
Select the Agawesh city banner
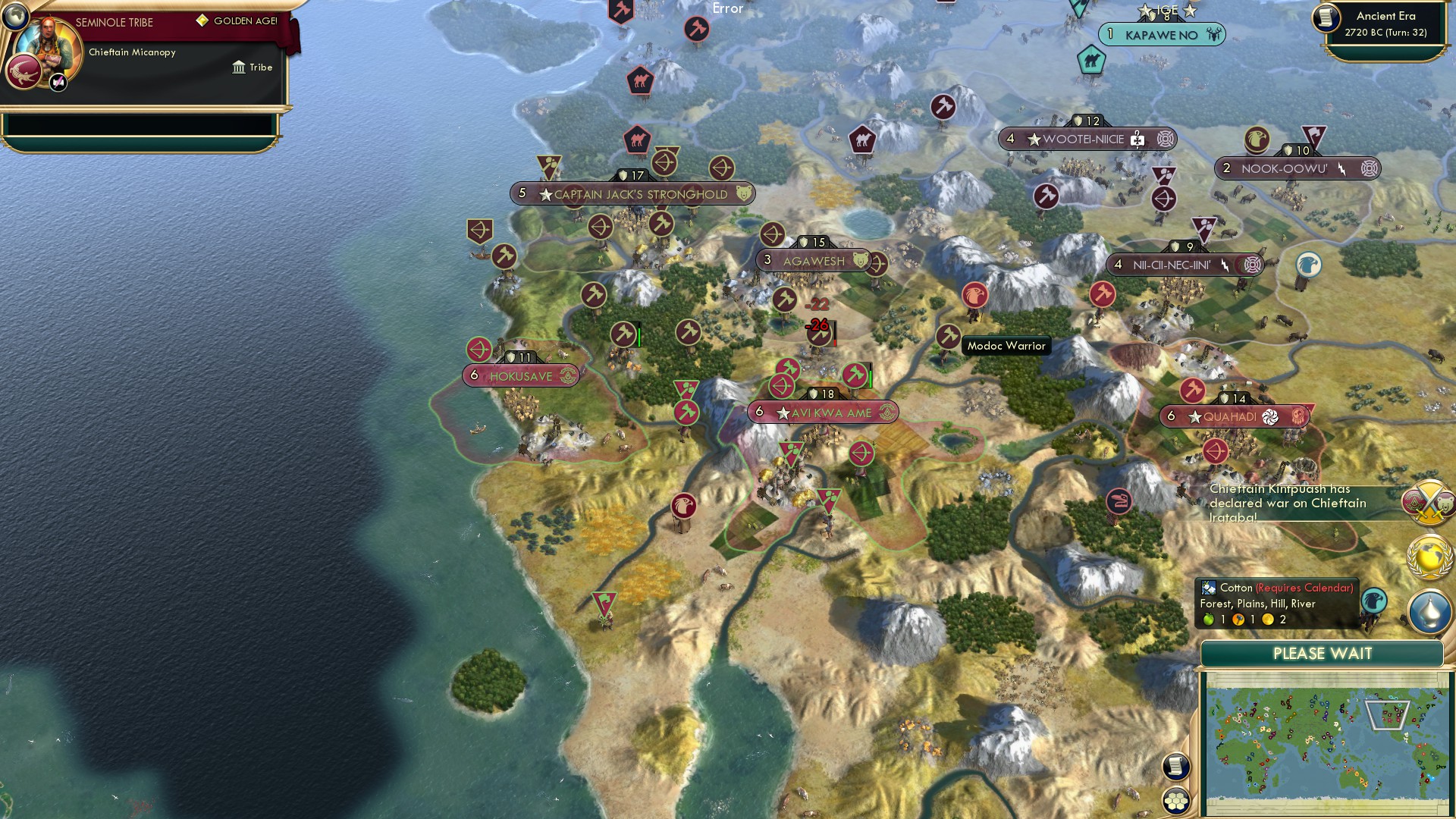813,261
